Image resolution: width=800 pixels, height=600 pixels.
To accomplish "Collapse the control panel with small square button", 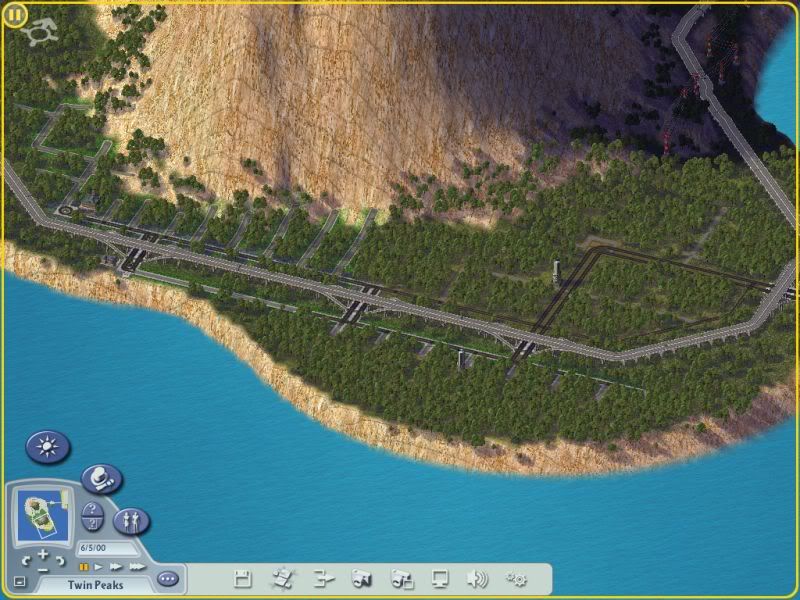I will coord(20,581).
